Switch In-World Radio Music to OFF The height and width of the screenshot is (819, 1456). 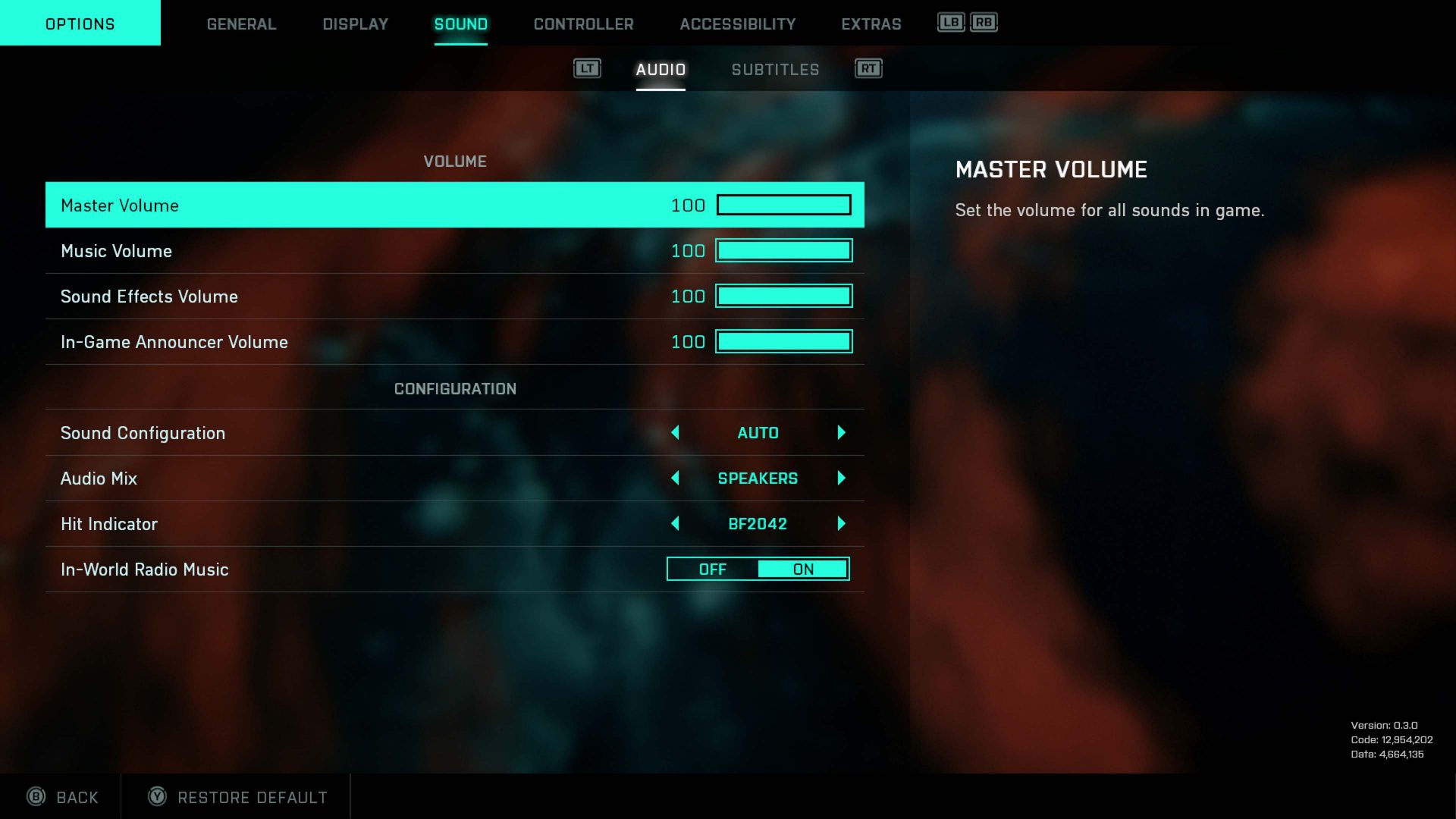click(x=711, y=569)
